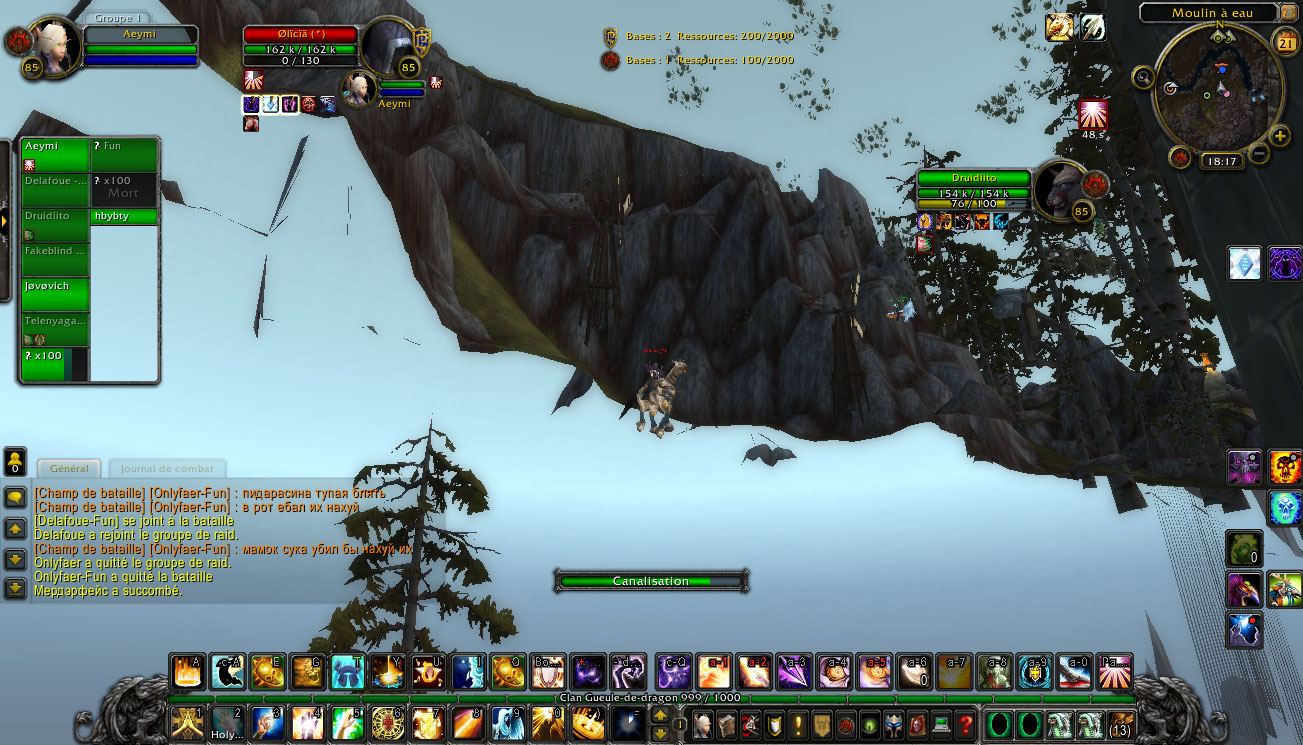The height and width of the screenshot is (745, 1303).
Task: Click the minimap clock showing 18:17
Action: (1222, 160)
